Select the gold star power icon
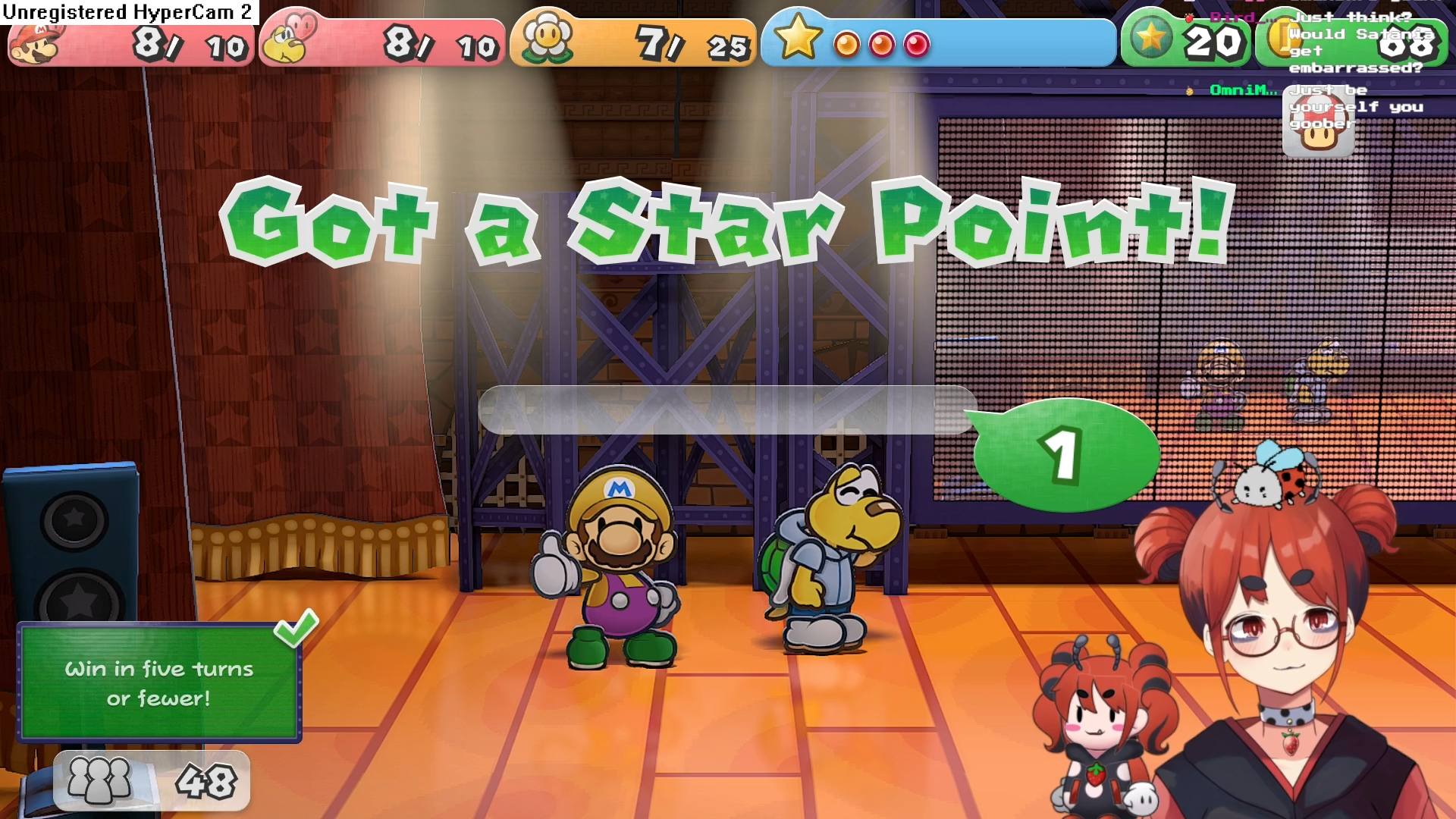 tap(797, 36)
